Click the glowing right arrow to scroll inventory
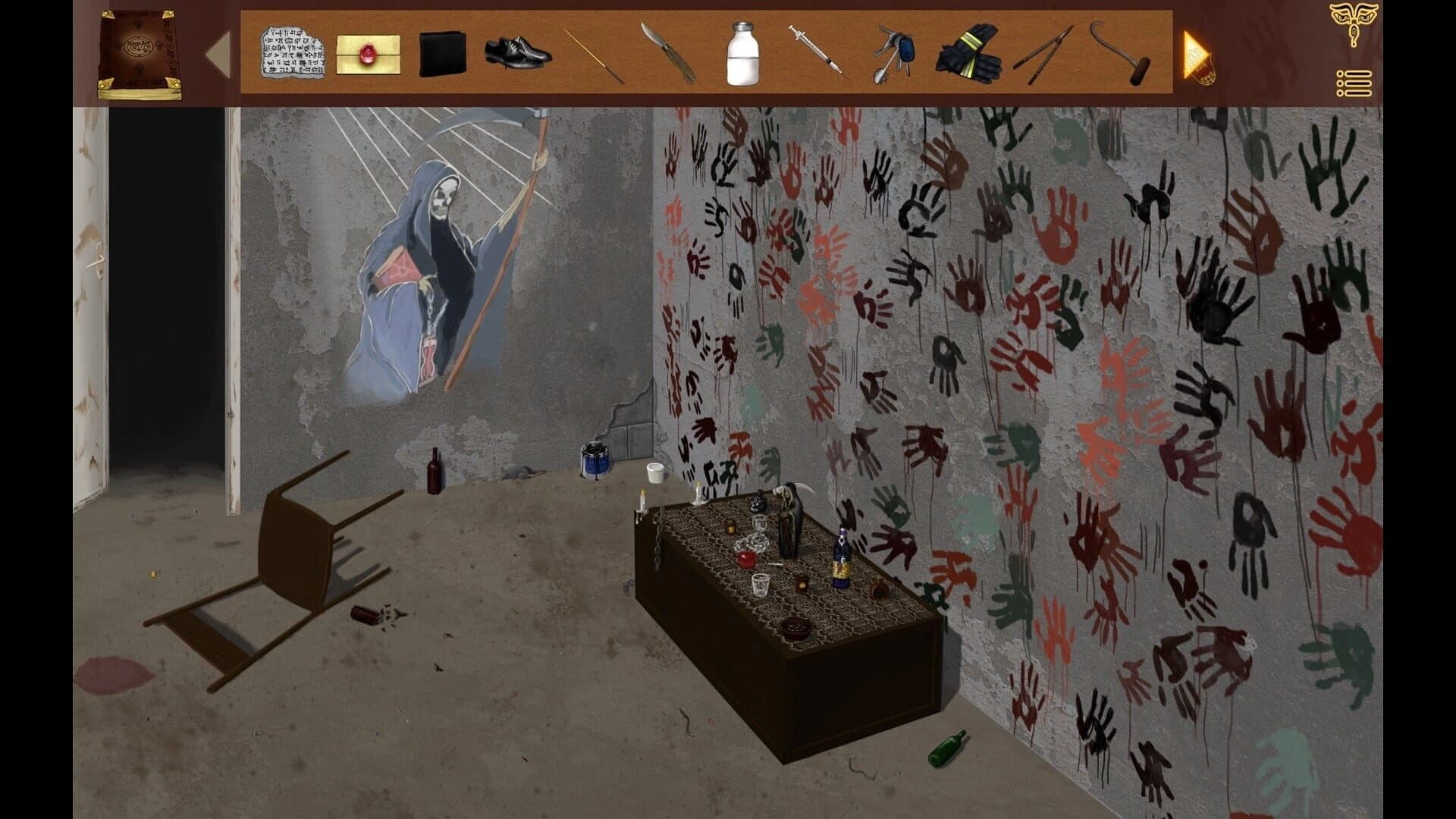The width and height of the screenshot is (1456, 819). click(x=1196, y=53)
